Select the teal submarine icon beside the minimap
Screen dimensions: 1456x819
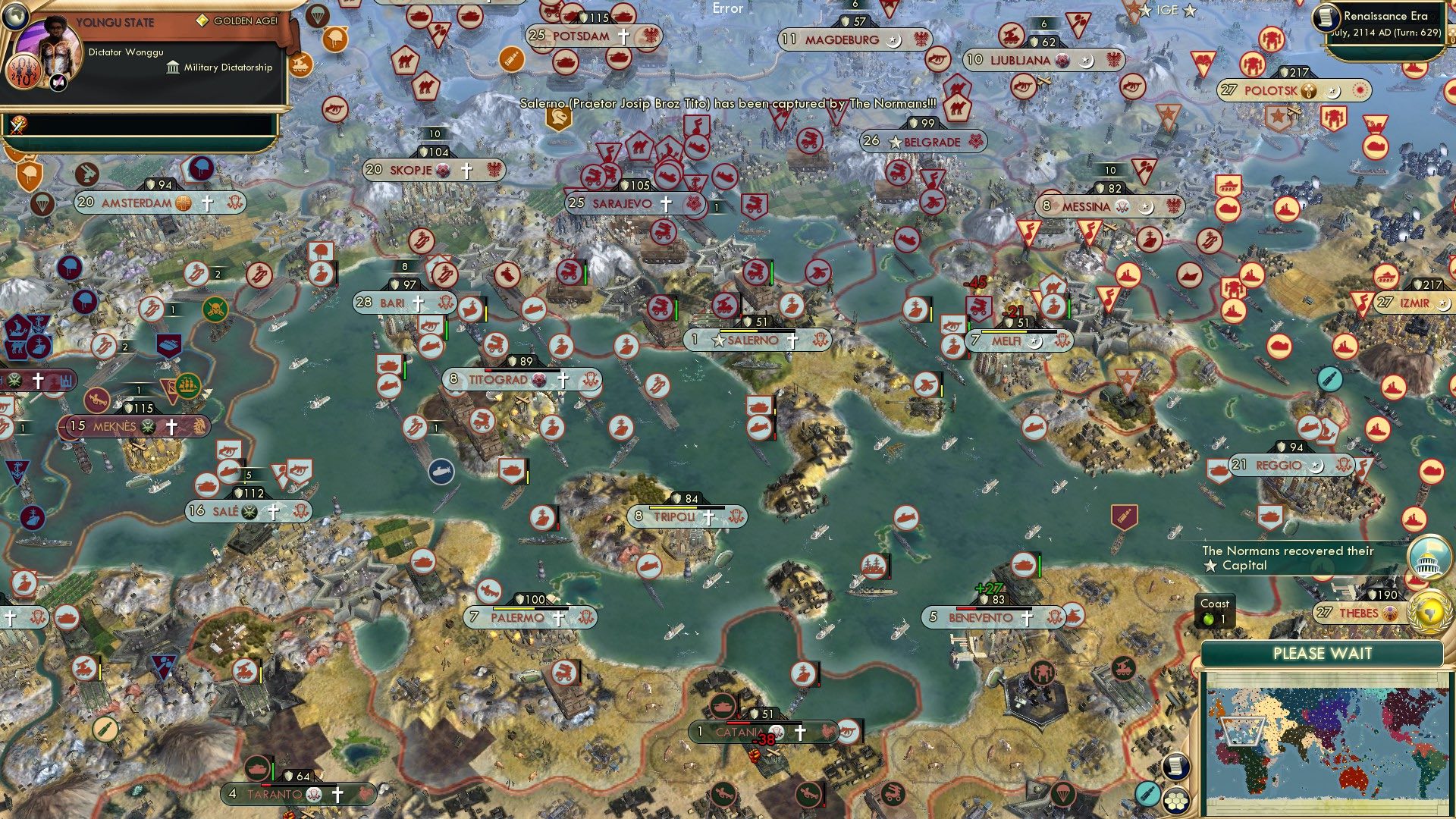point(1147,795)
